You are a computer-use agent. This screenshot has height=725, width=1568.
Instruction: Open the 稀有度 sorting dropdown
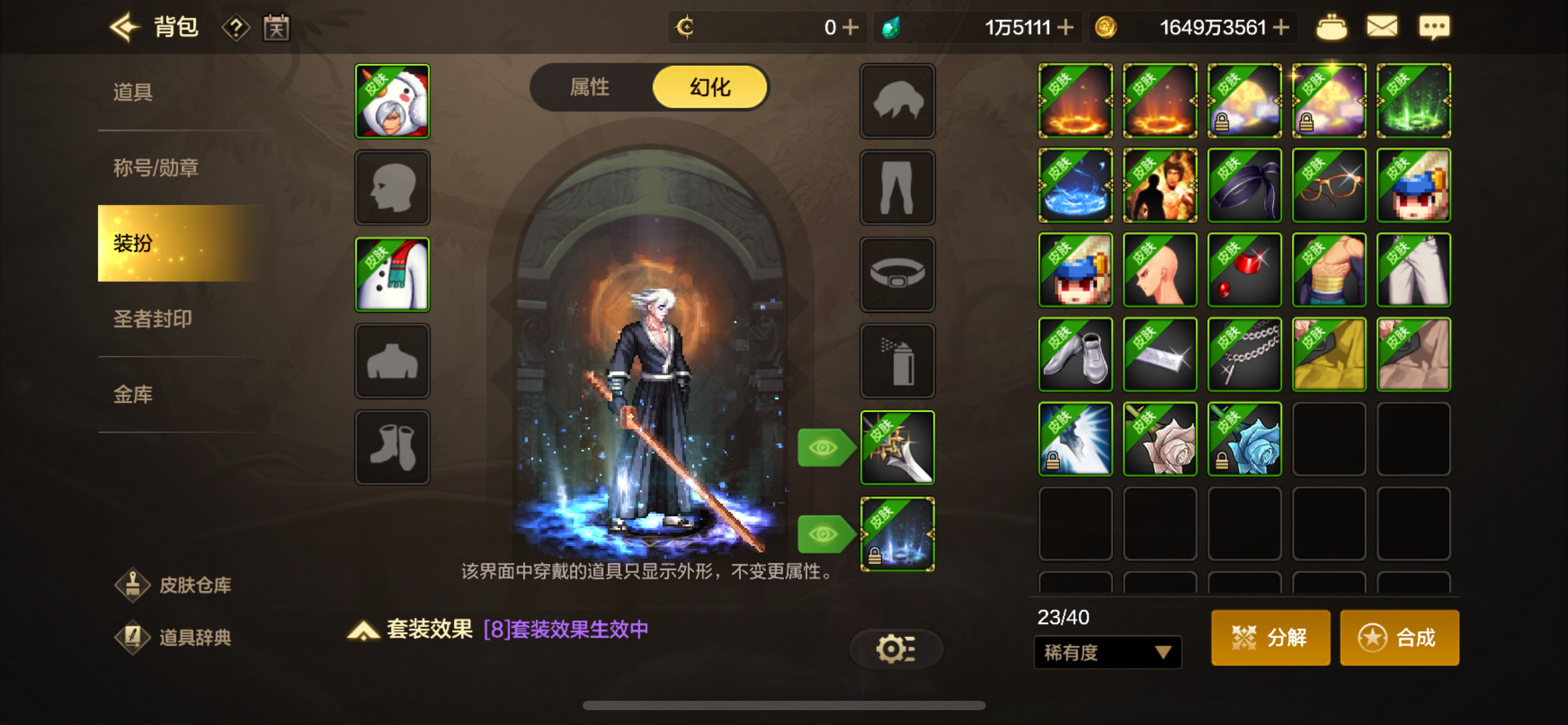tap(1107, 652)
